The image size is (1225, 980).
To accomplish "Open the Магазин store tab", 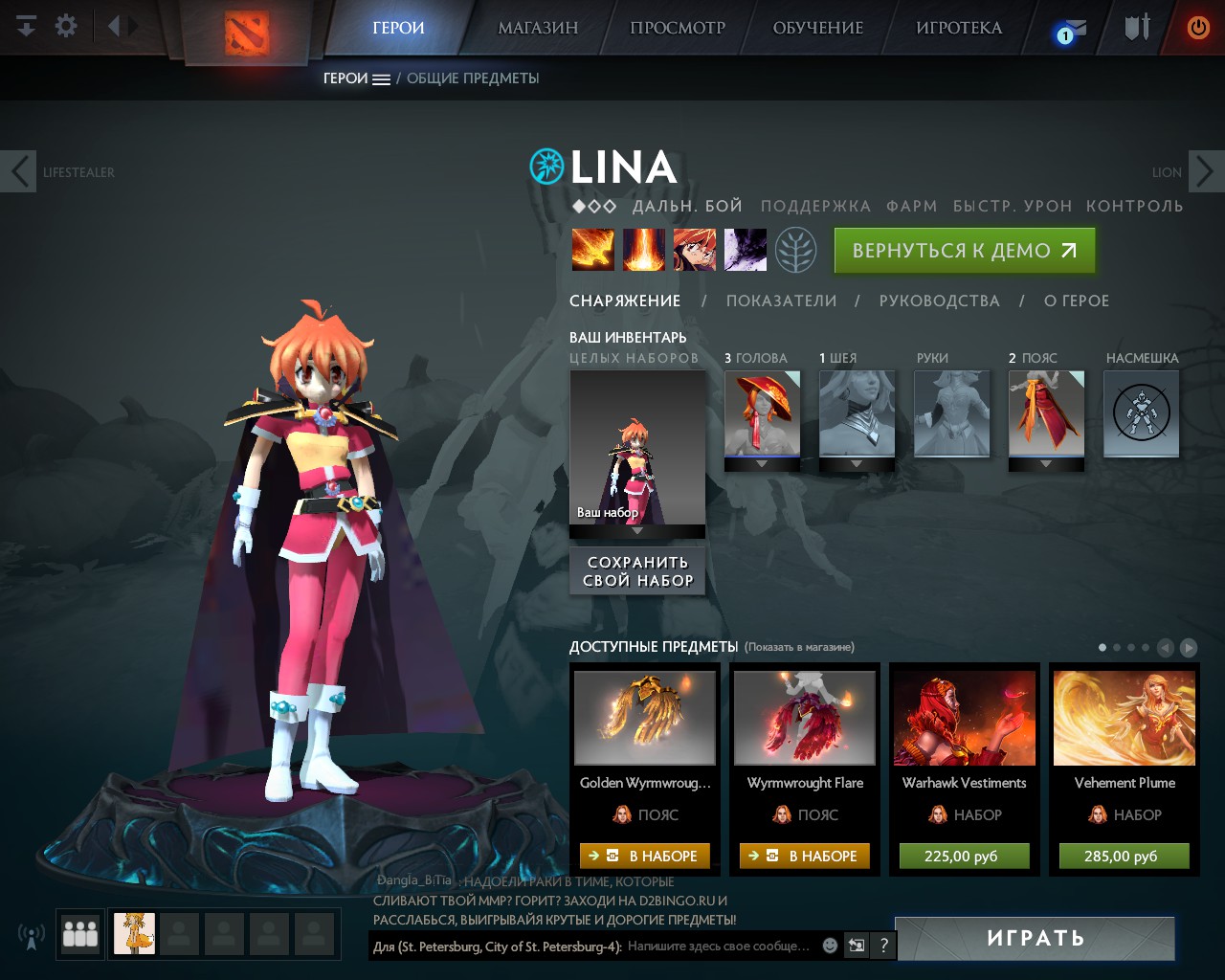I will click(x=538, y=28).
